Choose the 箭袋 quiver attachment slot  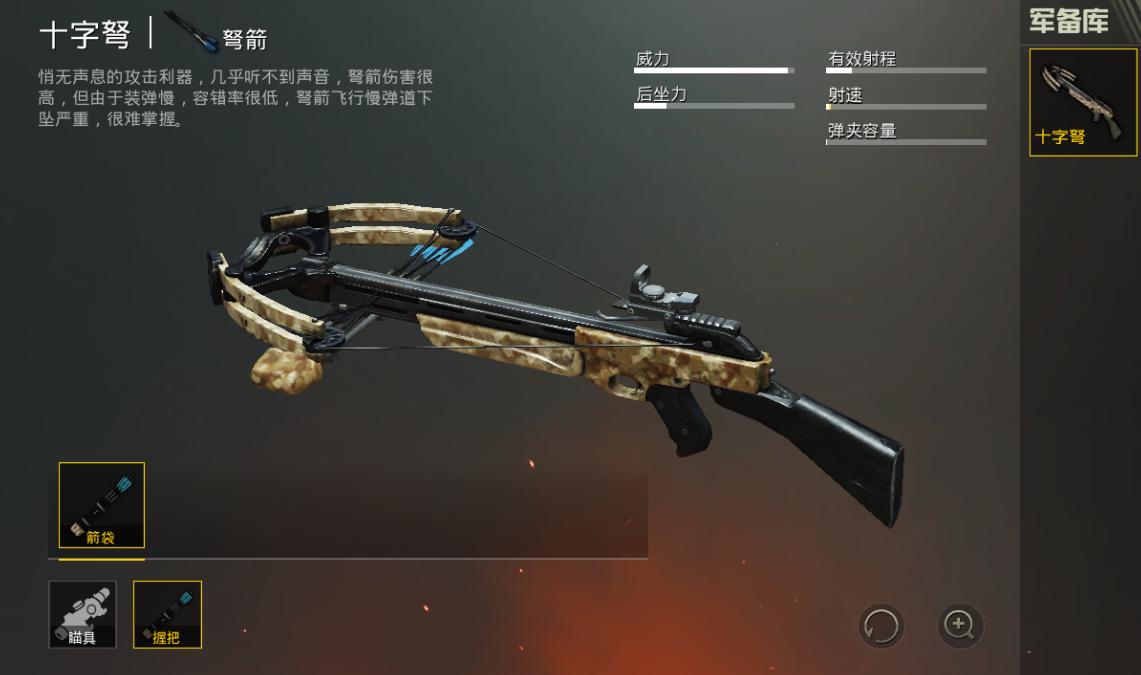click(101, 505)
